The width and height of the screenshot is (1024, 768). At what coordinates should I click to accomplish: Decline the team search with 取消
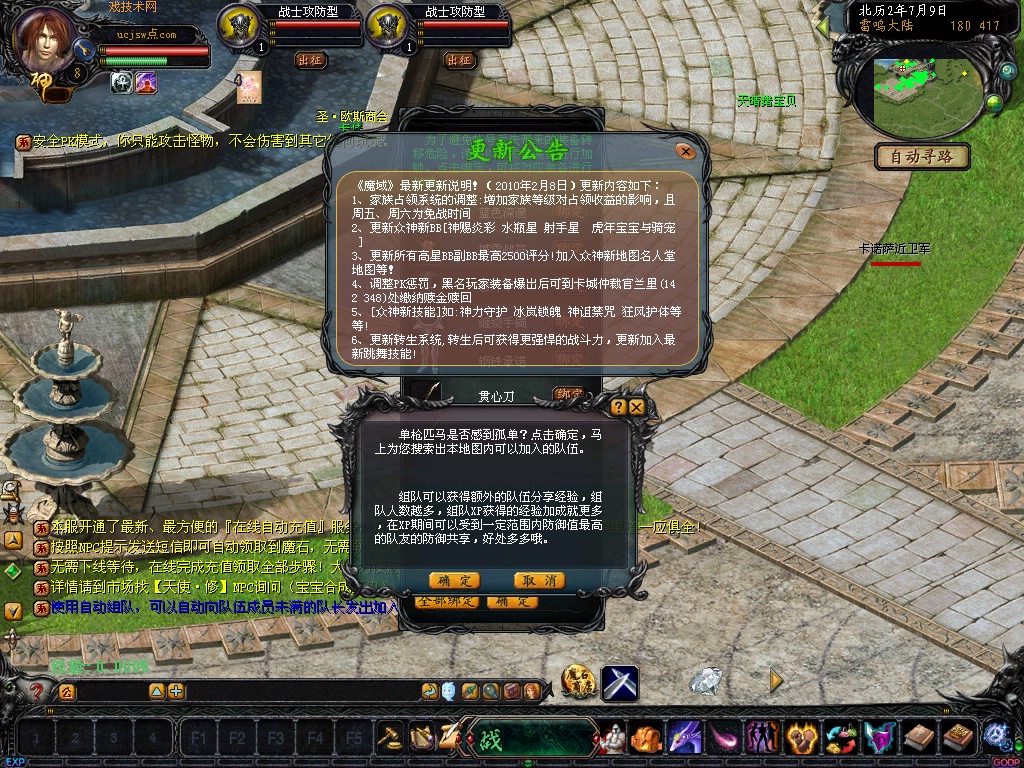539,581
